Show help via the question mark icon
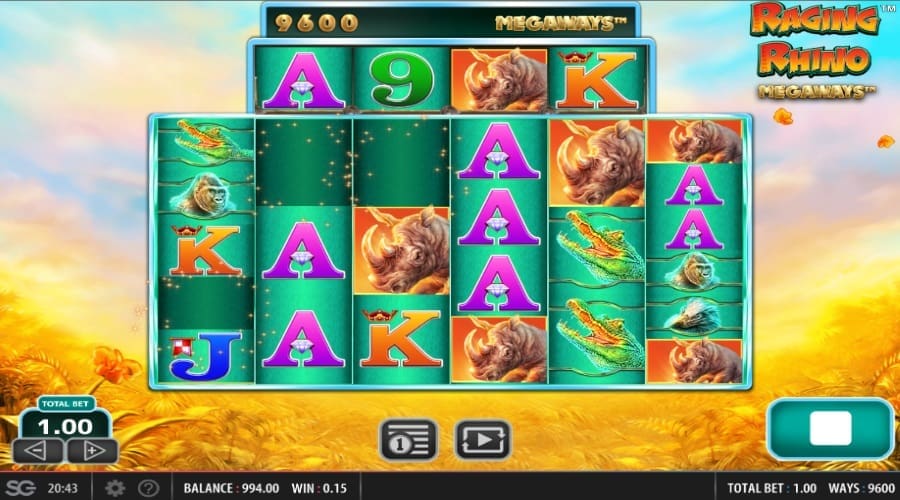The image size is (900, 500). (x=147, y=488)
